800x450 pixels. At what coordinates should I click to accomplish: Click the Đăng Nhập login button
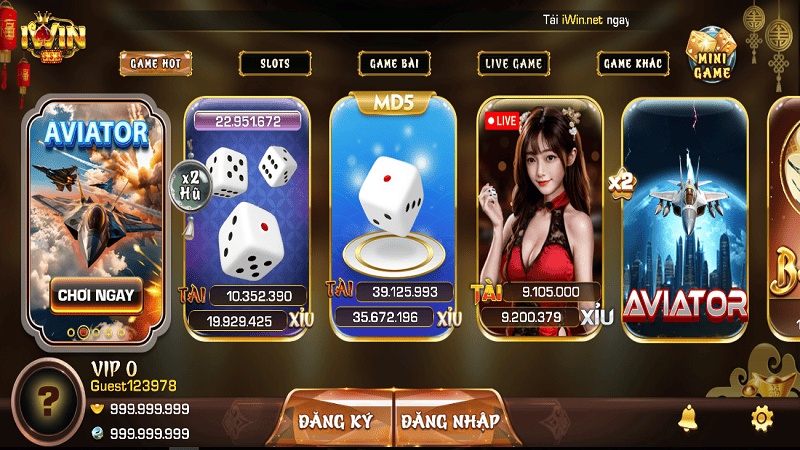(x=451, y=420)
